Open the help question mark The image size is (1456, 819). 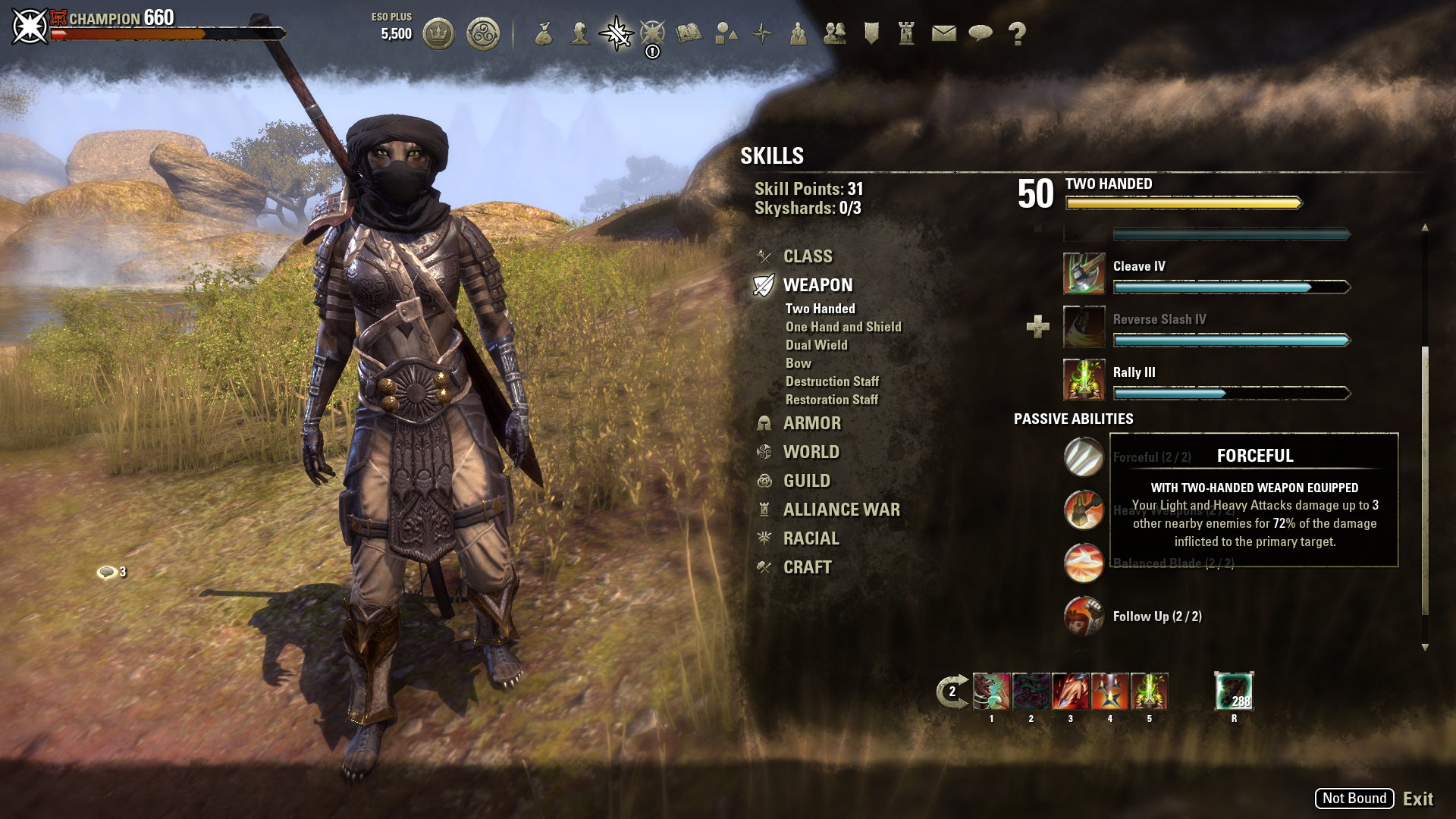[1017, 33]
